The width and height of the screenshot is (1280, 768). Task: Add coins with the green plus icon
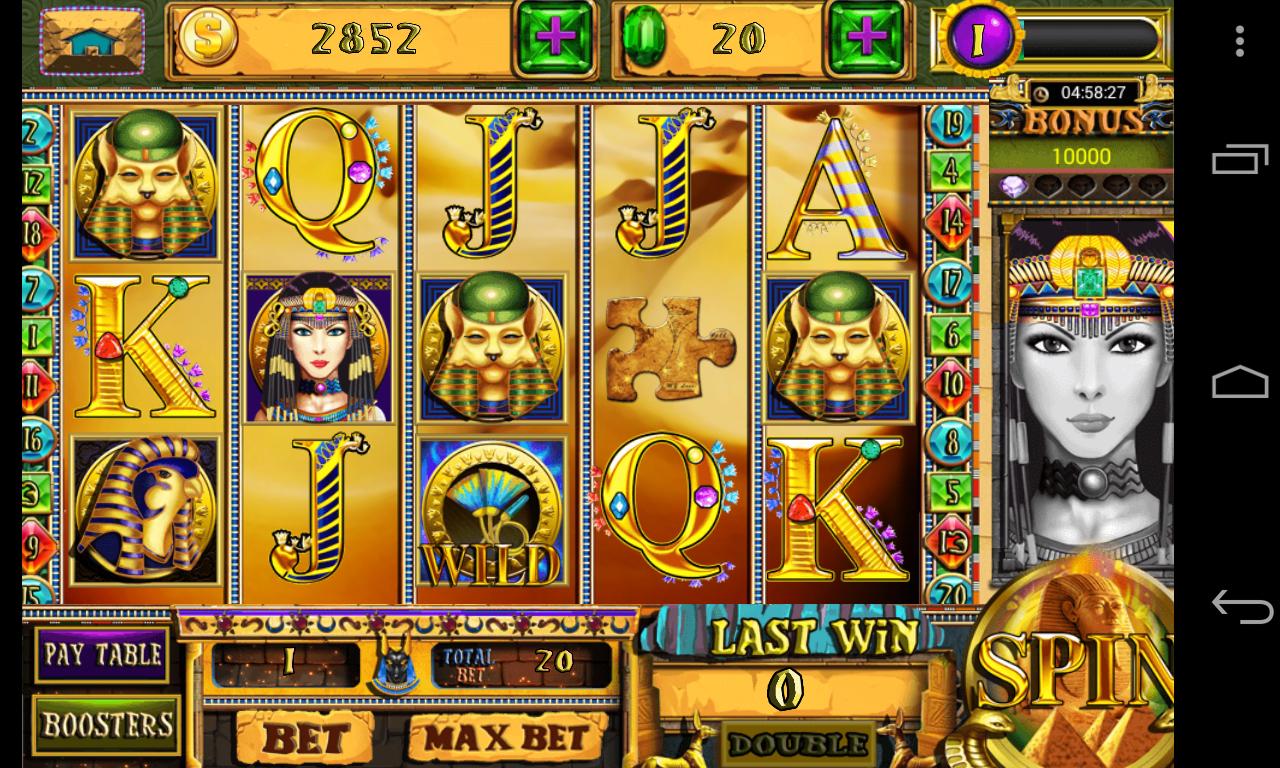pyautogui.click(x=556, y=40)
